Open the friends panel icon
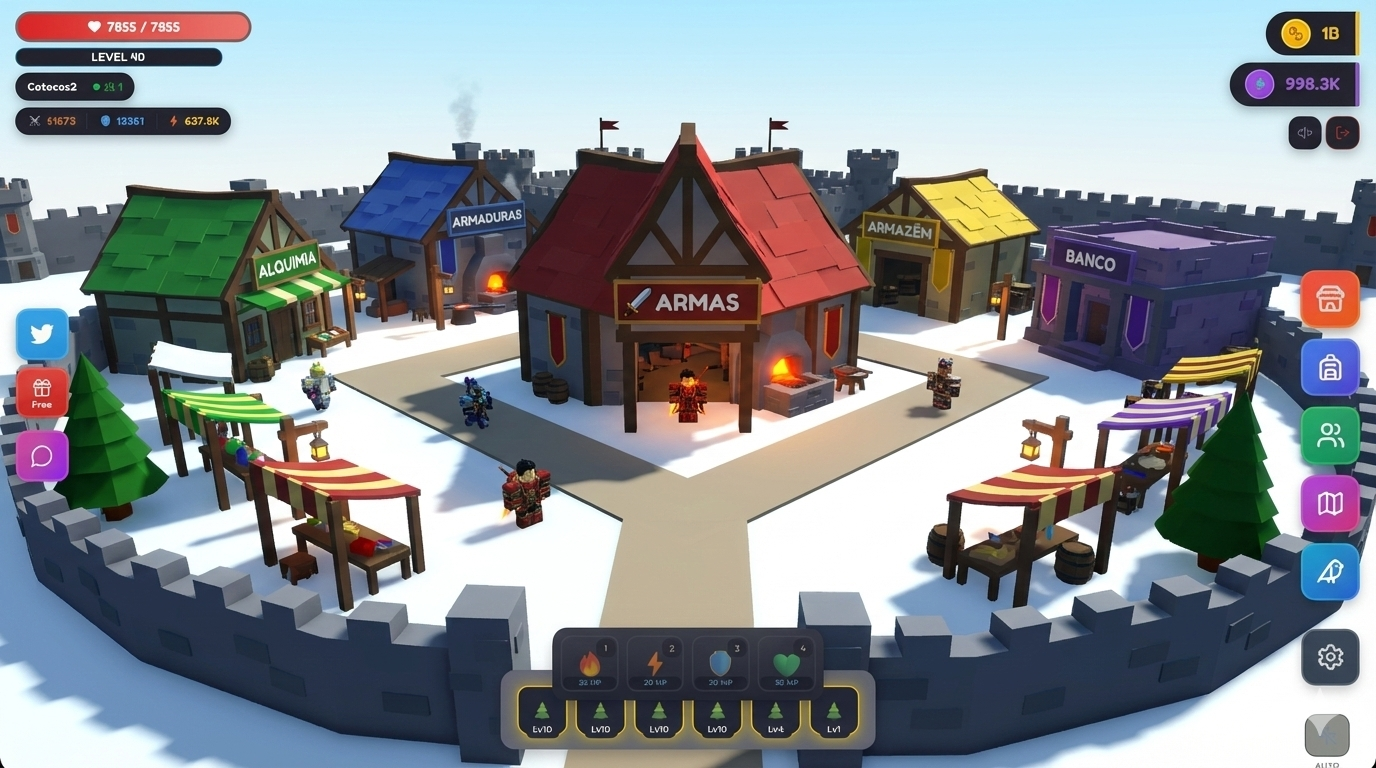The width and height of the screenshot is (1376, 768). tap(1329, 435)
